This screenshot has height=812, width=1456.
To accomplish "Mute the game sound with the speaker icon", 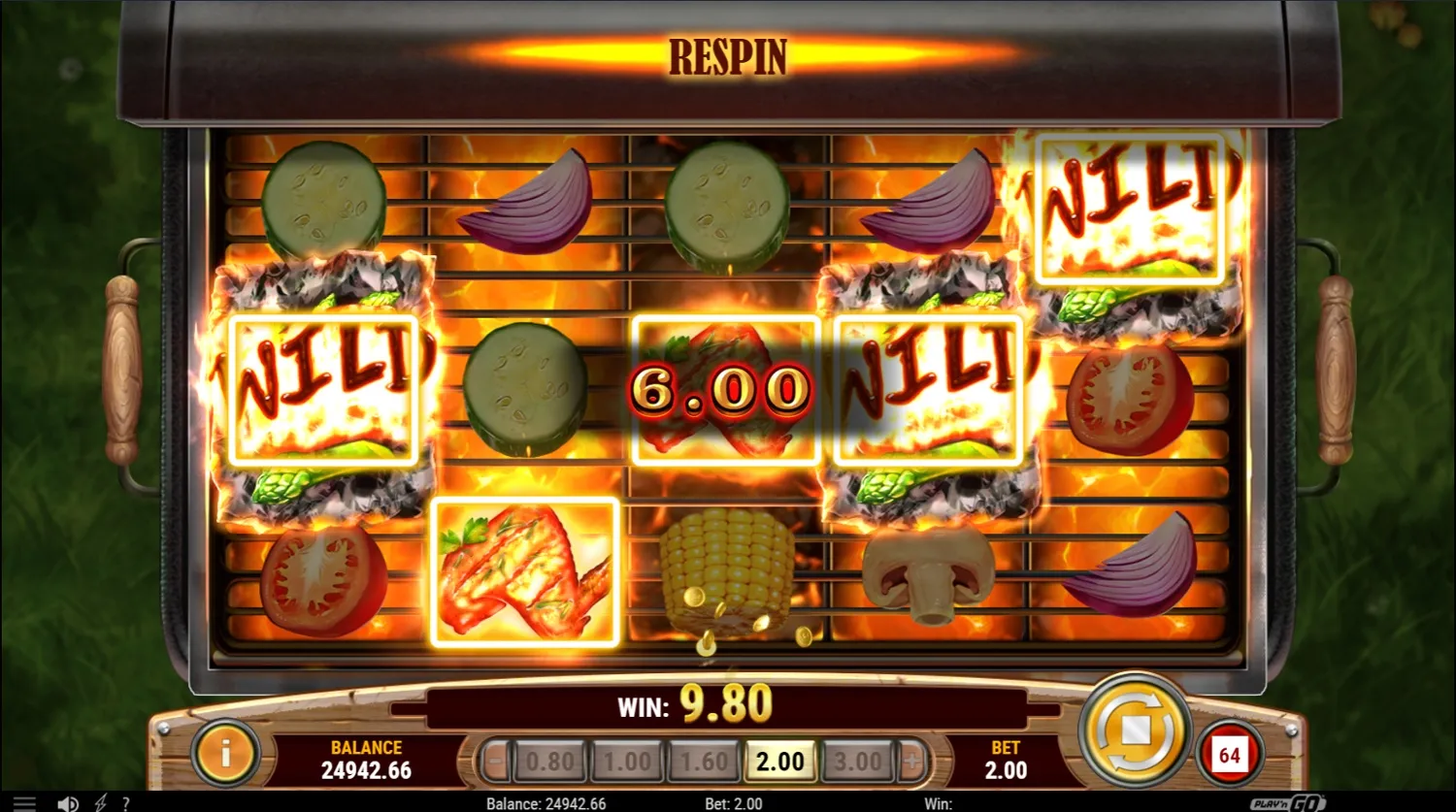I will click(67, 803).
